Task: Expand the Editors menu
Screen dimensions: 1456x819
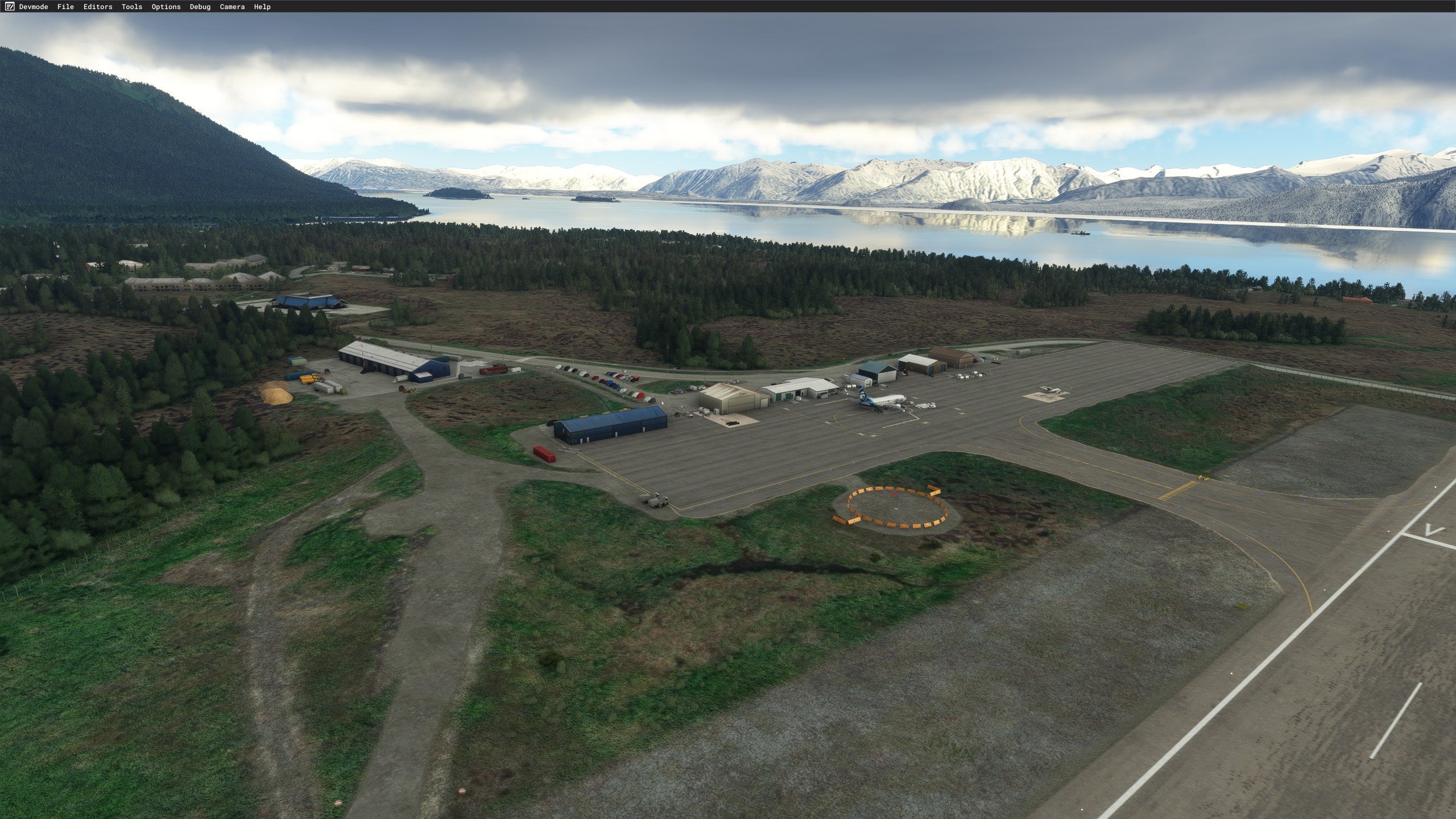Action: 98,7
